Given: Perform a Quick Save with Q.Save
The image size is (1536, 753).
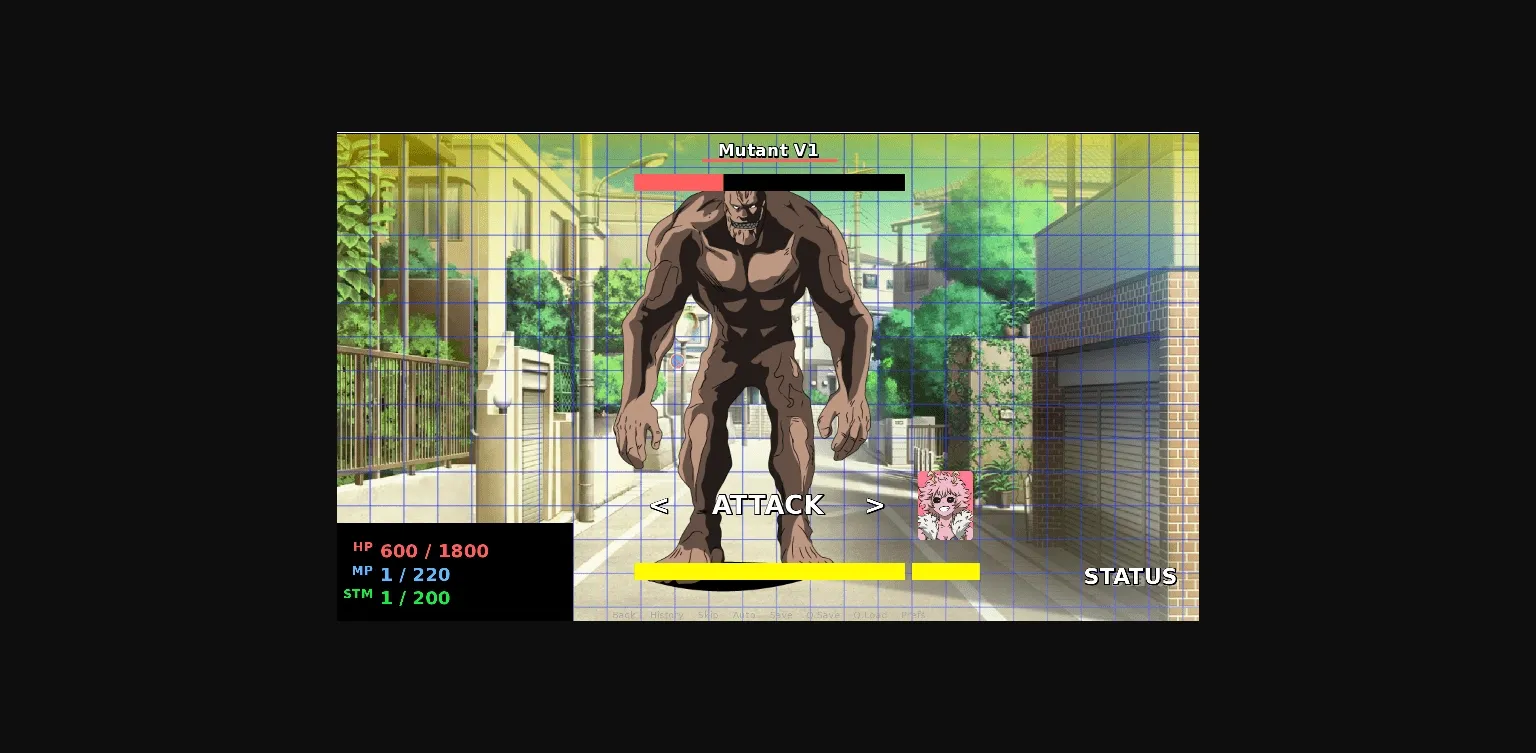Looking at the screenshot, I should tap(822, 616).
